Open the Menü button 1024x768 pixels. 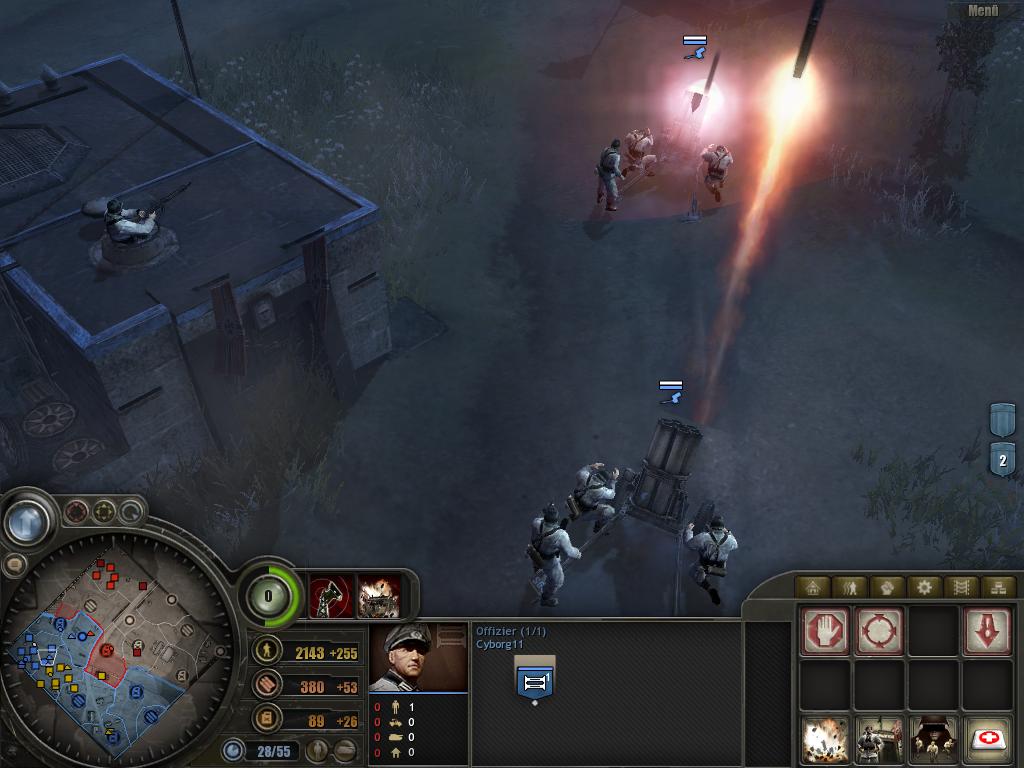[x=982, y=11]
